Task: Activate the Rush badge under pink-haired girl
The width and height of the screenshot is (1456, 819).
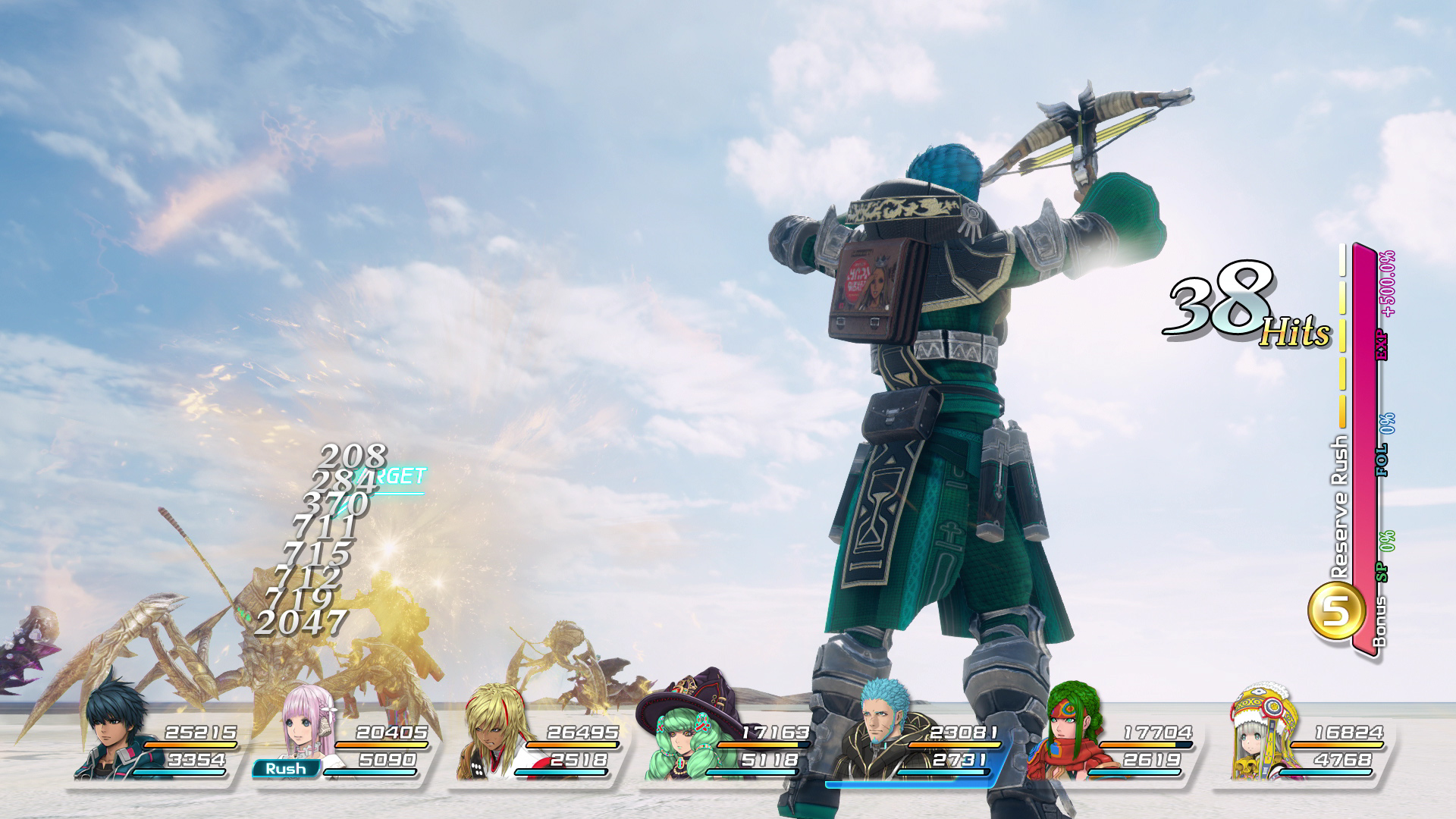Action: click(286, 769)
